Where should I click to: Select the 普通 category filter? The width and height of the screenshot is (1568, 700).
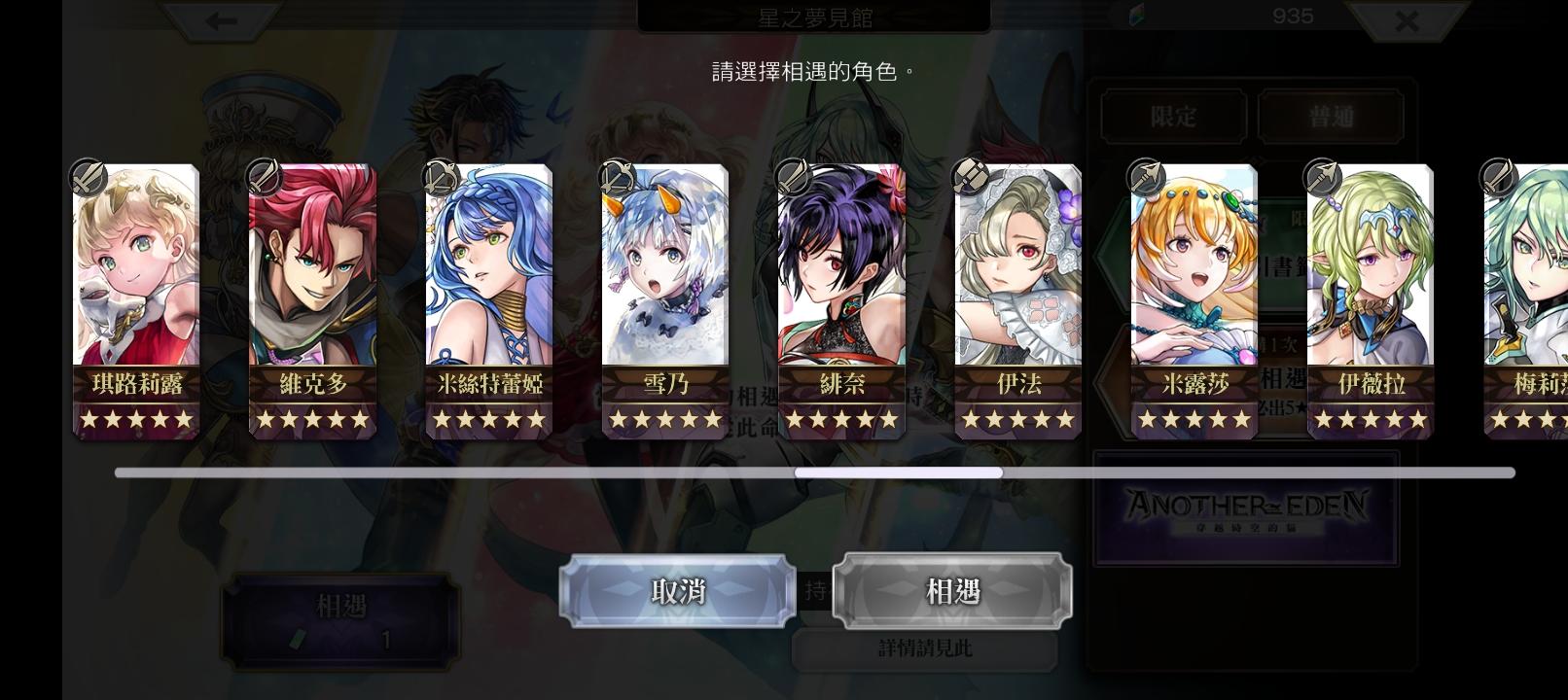click(1332, 117)
